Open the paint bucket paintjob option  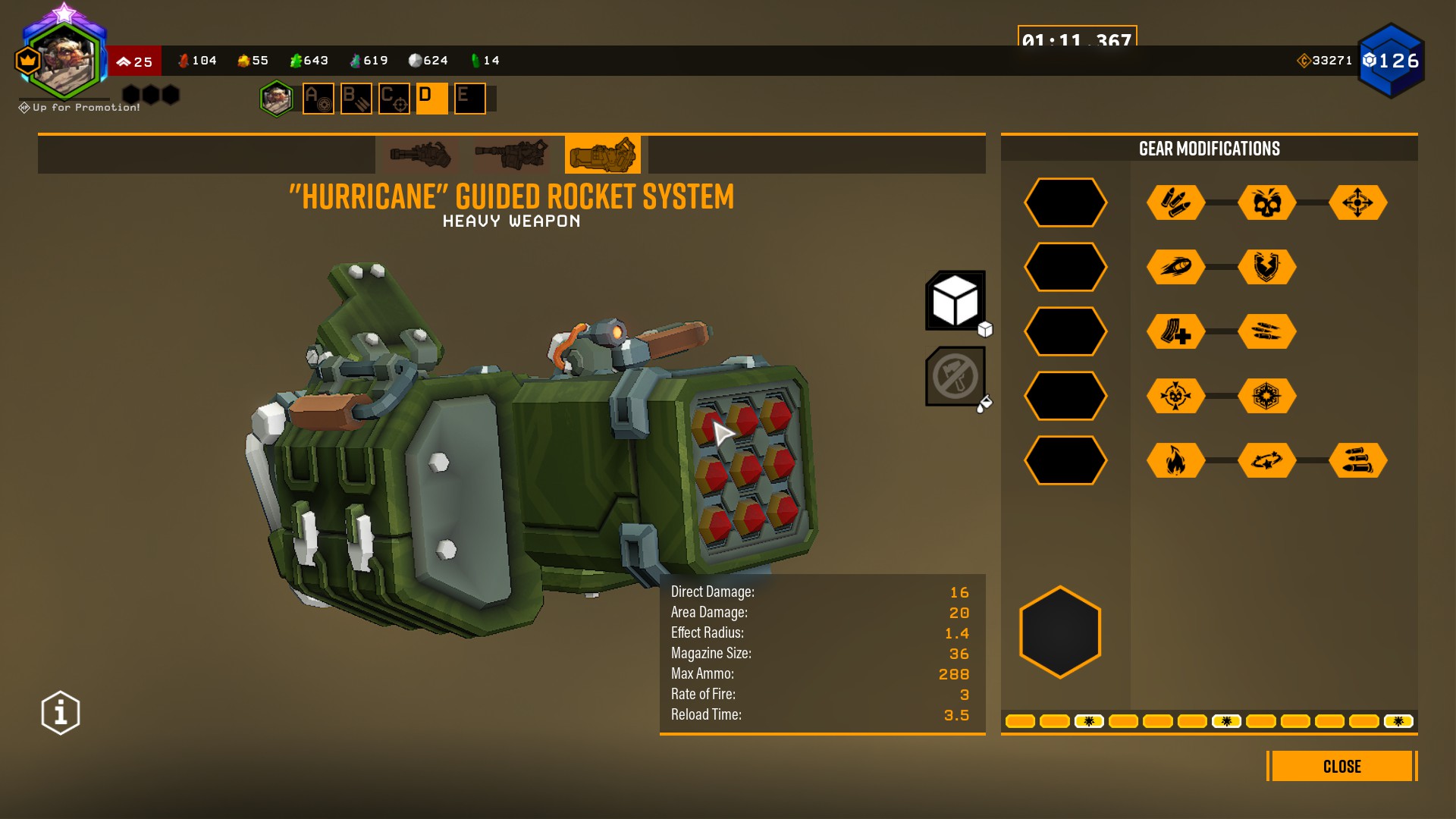(x=955, y=377)
